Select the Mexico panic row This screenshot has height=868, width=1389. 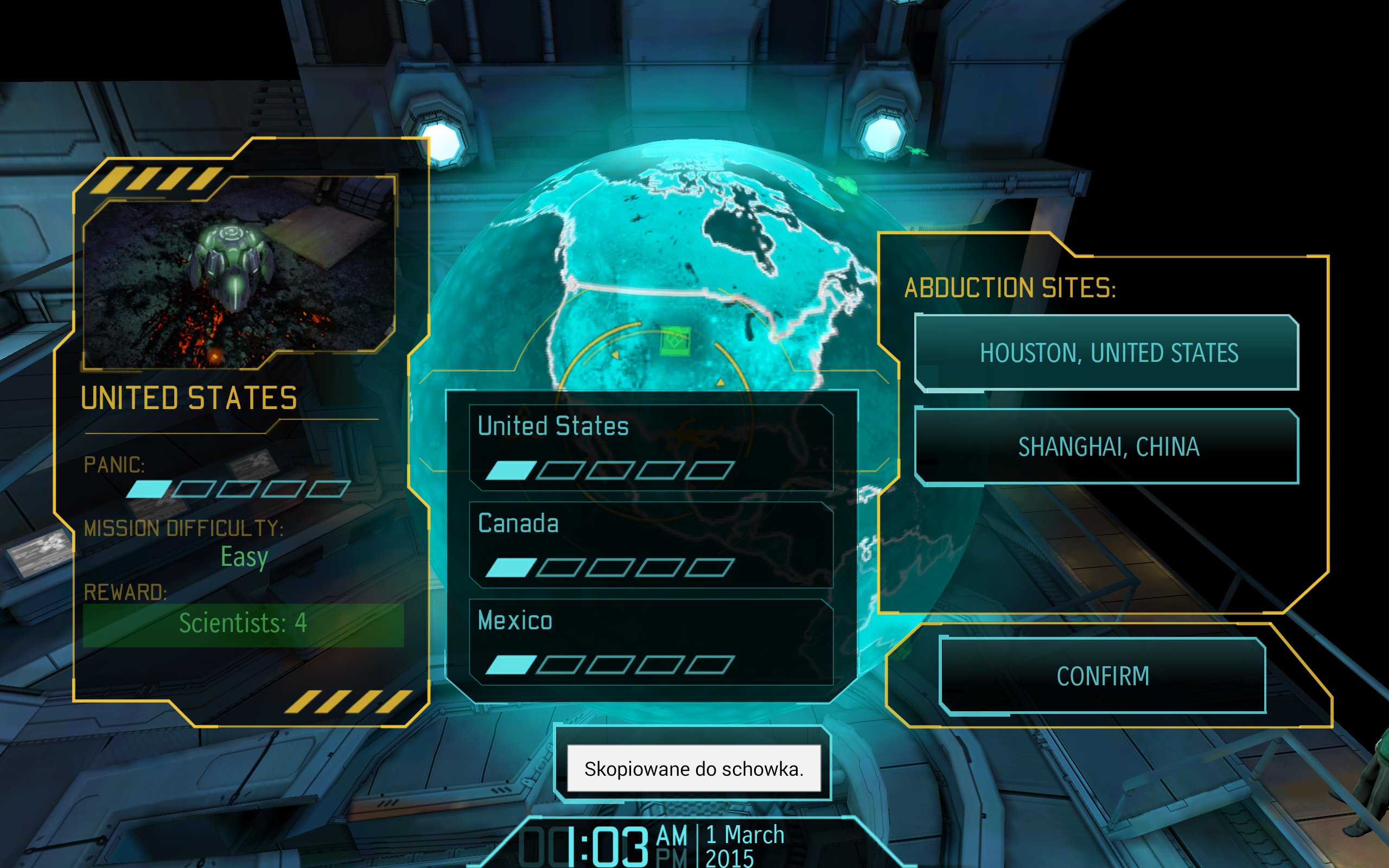651,642
